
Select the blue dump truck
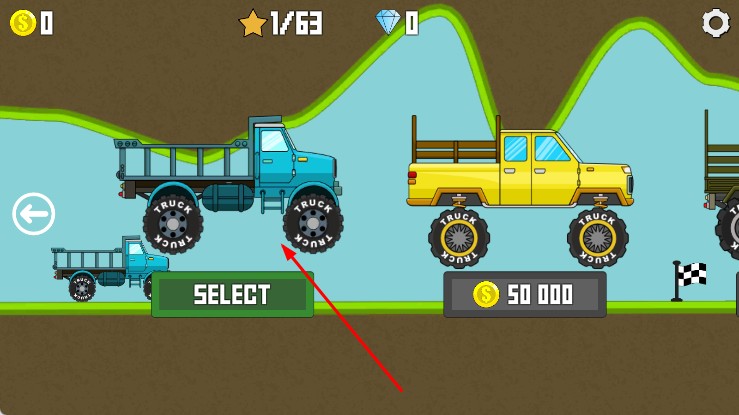pos(232,295)
